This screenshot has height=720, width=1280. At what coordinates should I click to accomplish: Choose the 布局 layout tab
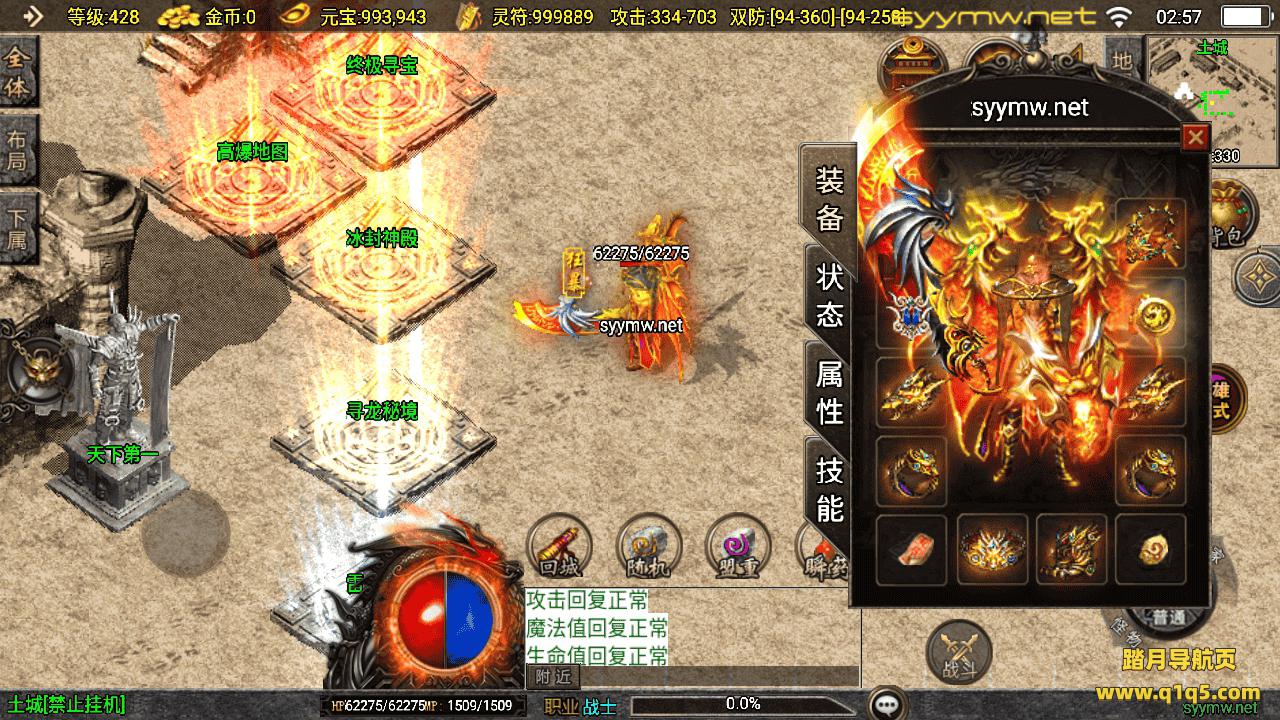pos(18,150)
